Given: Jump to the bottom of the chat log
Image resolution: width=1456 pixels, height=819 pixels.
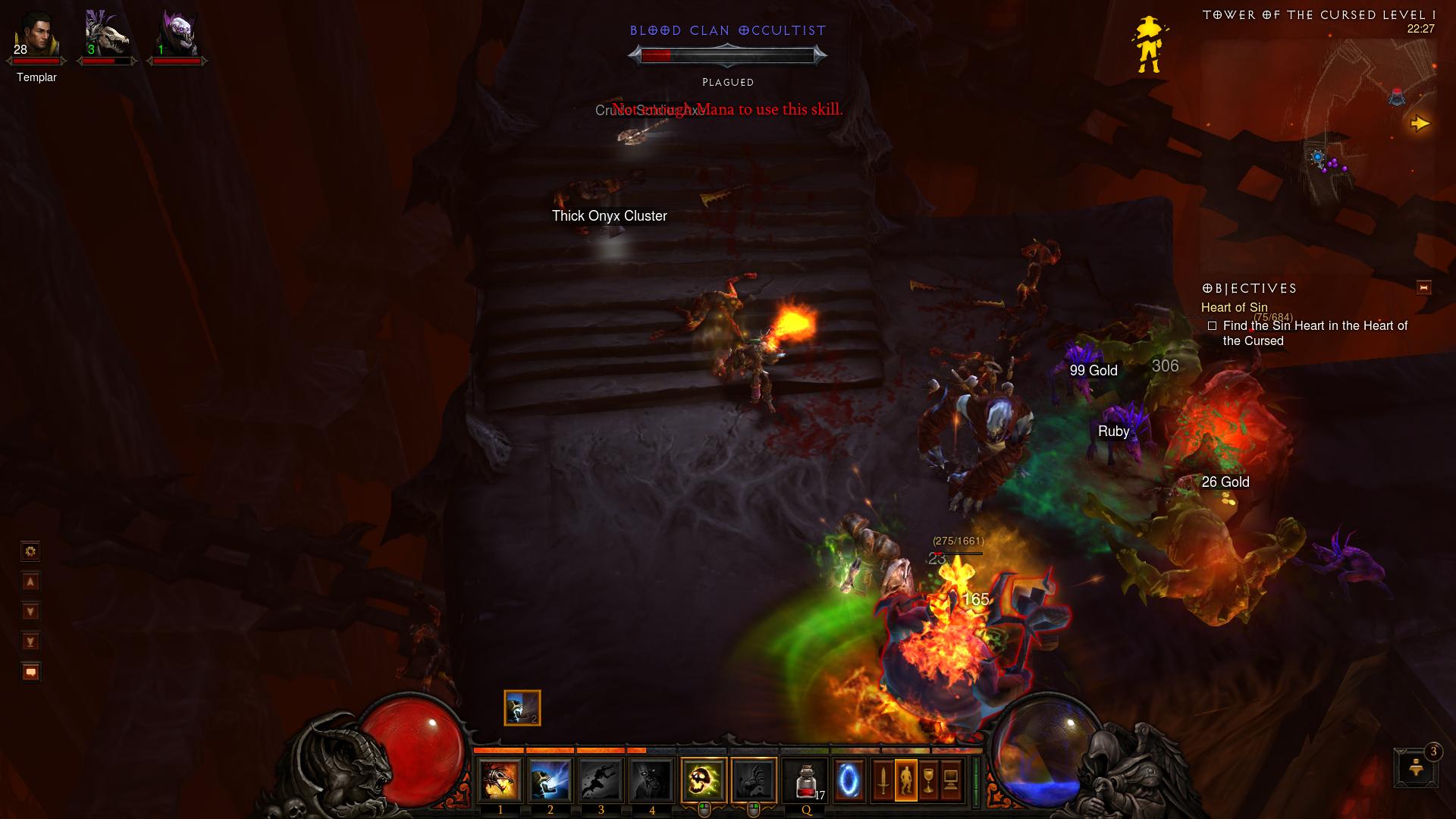Looking at the screenshot, I should (30, 642).
